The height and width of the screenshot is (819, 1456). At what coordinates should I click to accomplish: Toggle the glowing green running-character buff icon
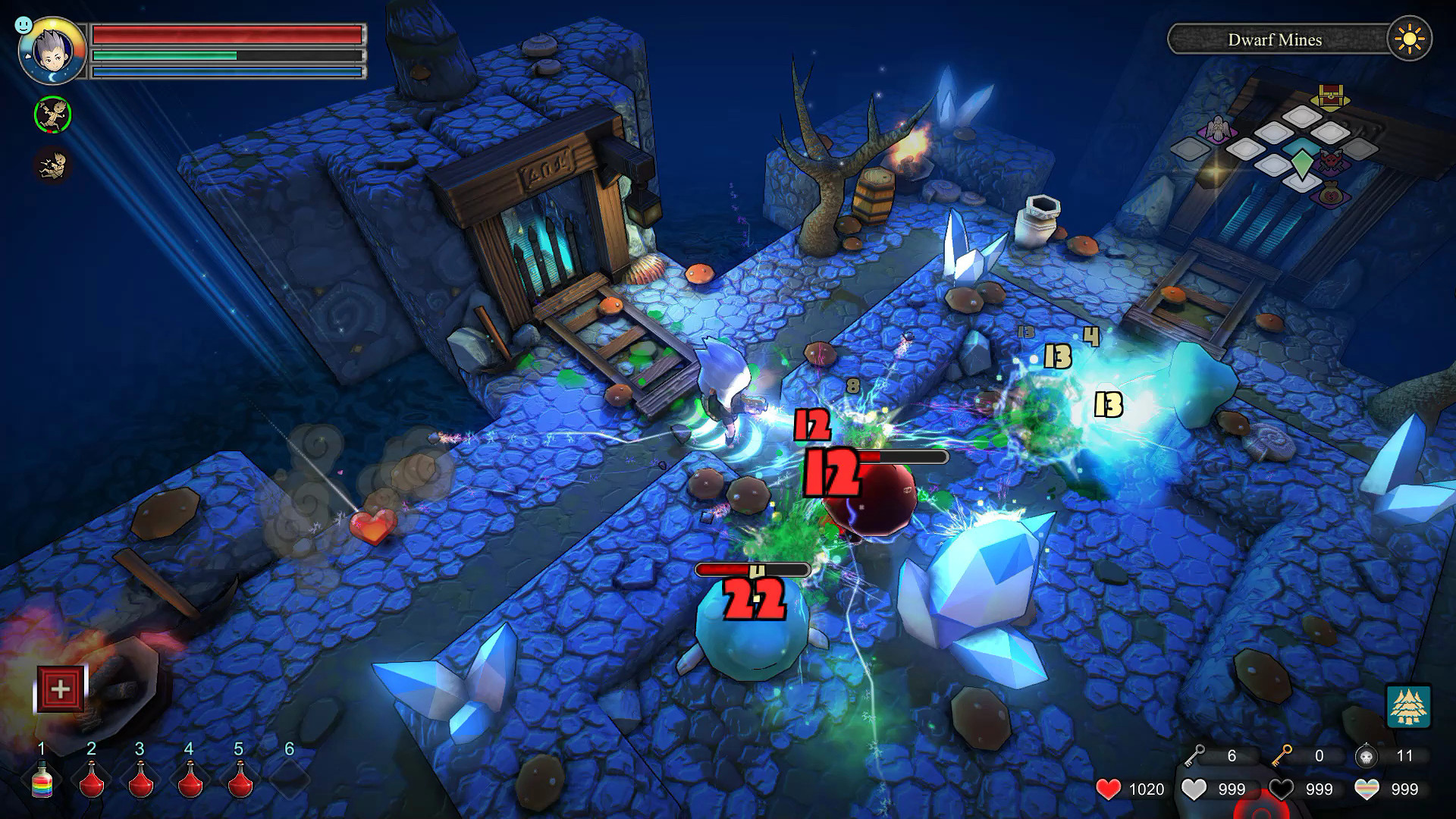click(x=52, y=115)
